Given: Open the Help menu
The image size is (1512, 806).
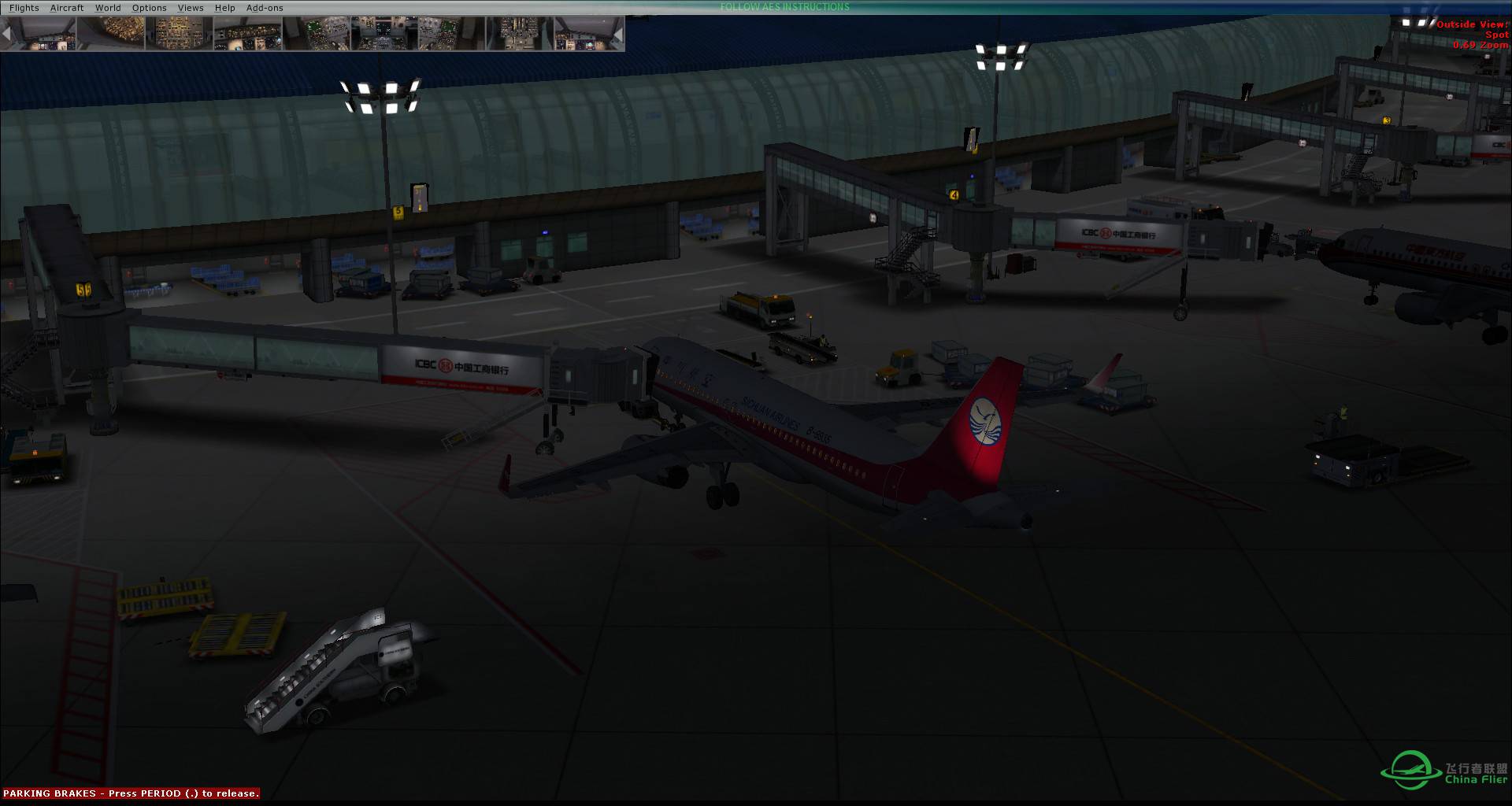Looking at the screenshot, I should [225, 8].
